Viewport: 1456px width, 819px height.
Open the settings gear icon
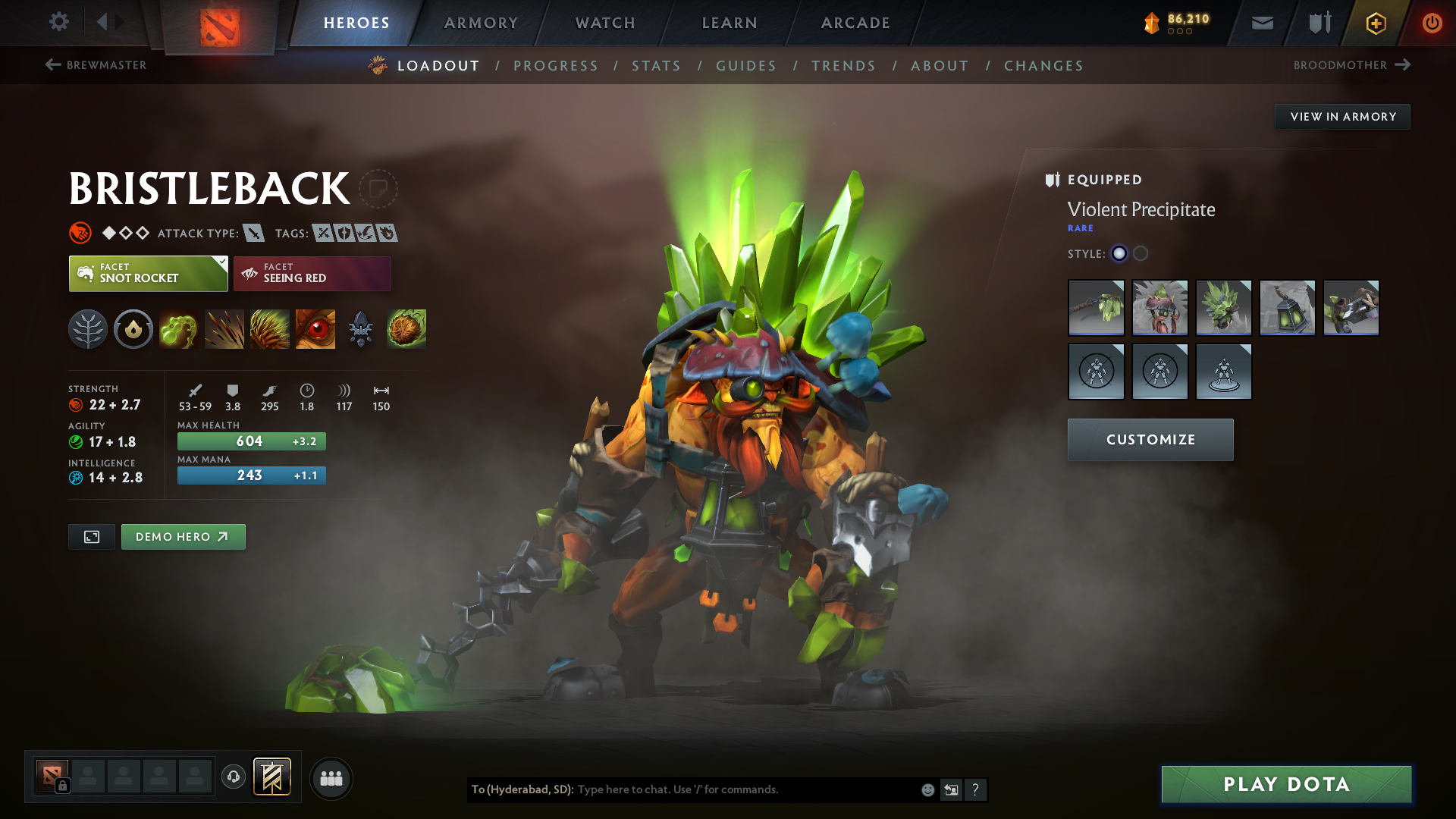coord(59,23)
